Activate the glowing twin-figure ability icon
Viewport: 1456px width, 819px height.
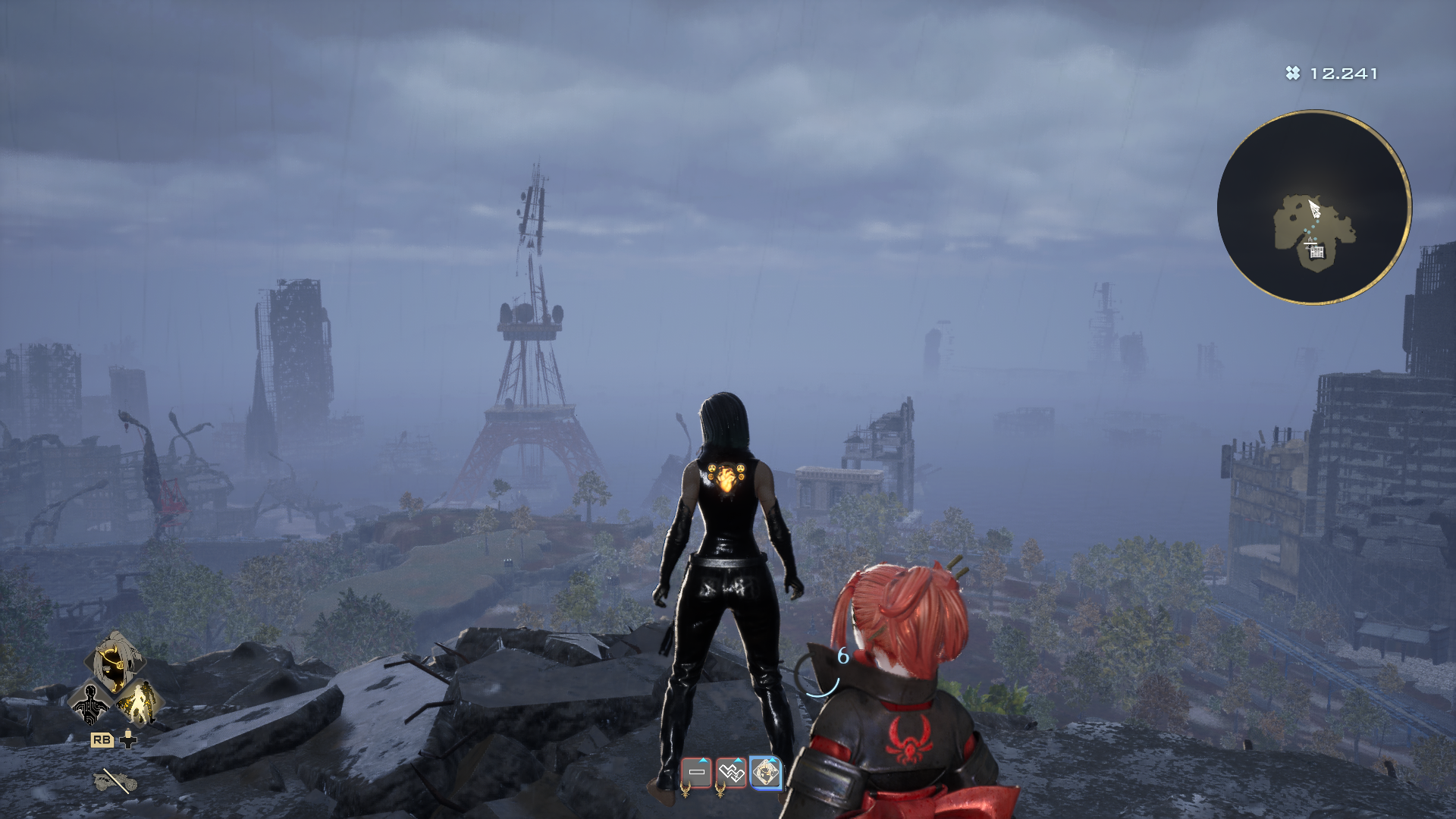(140, 703)
